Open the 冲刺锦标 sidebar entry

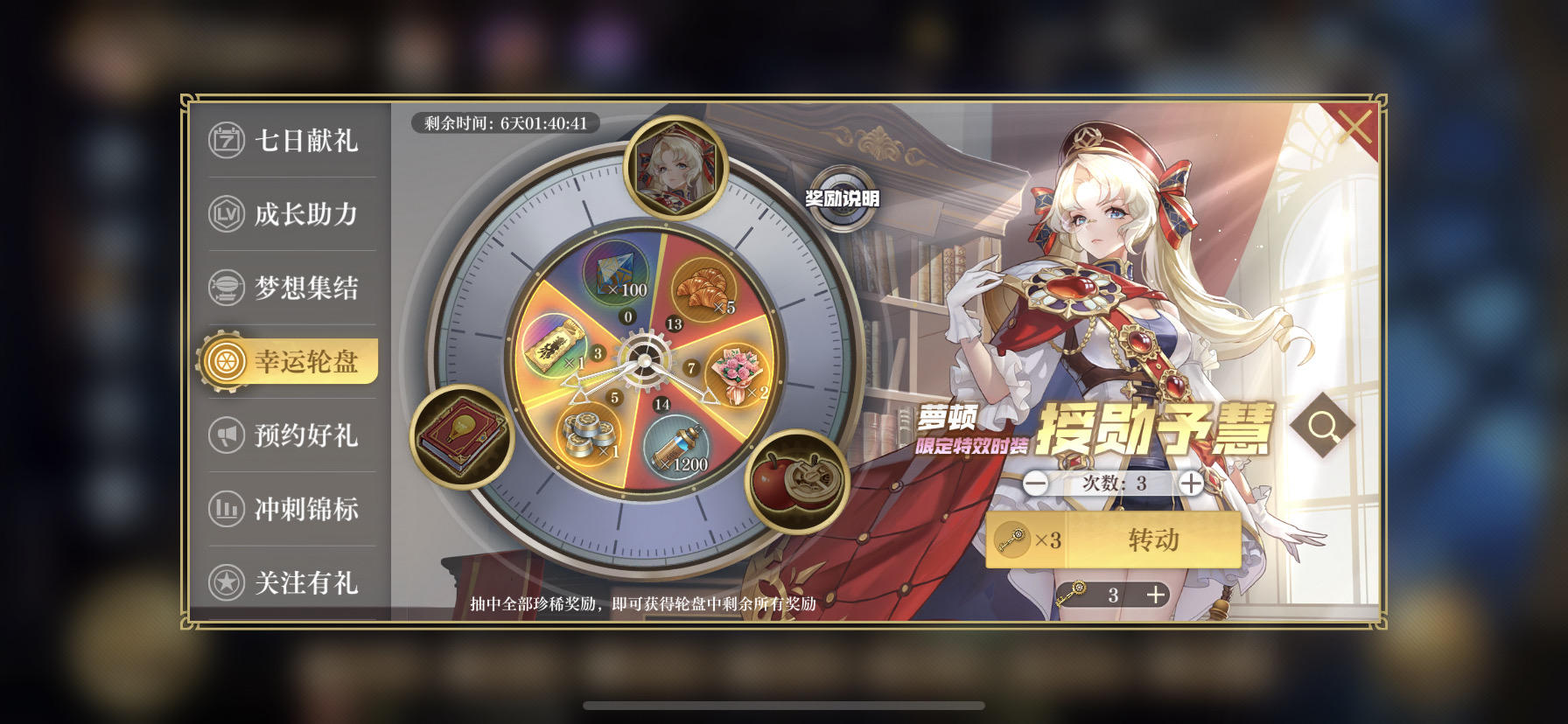coord(290,507)
